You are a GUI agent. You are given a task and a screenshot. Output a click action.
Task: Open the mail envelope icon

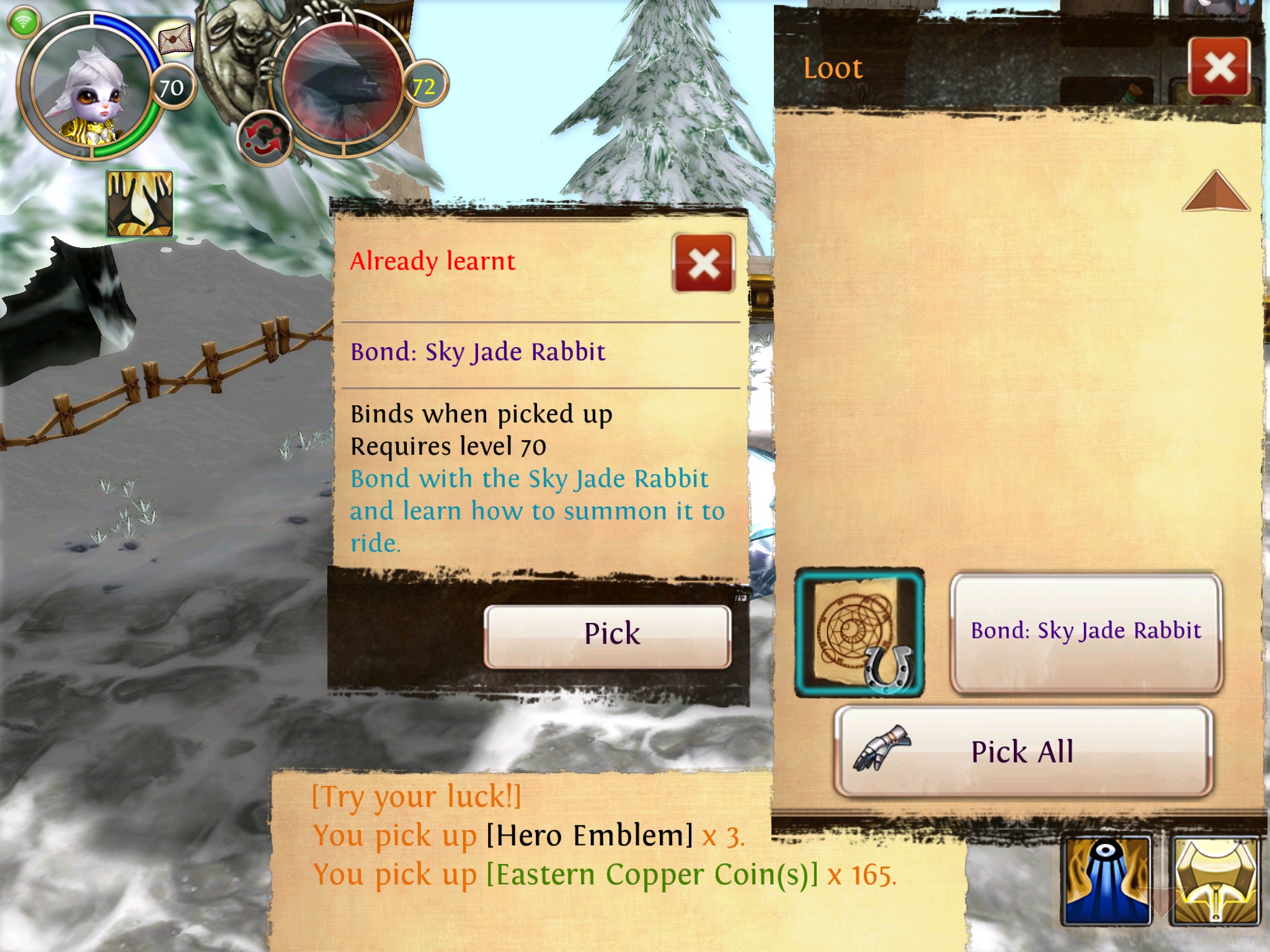[175, 40]
